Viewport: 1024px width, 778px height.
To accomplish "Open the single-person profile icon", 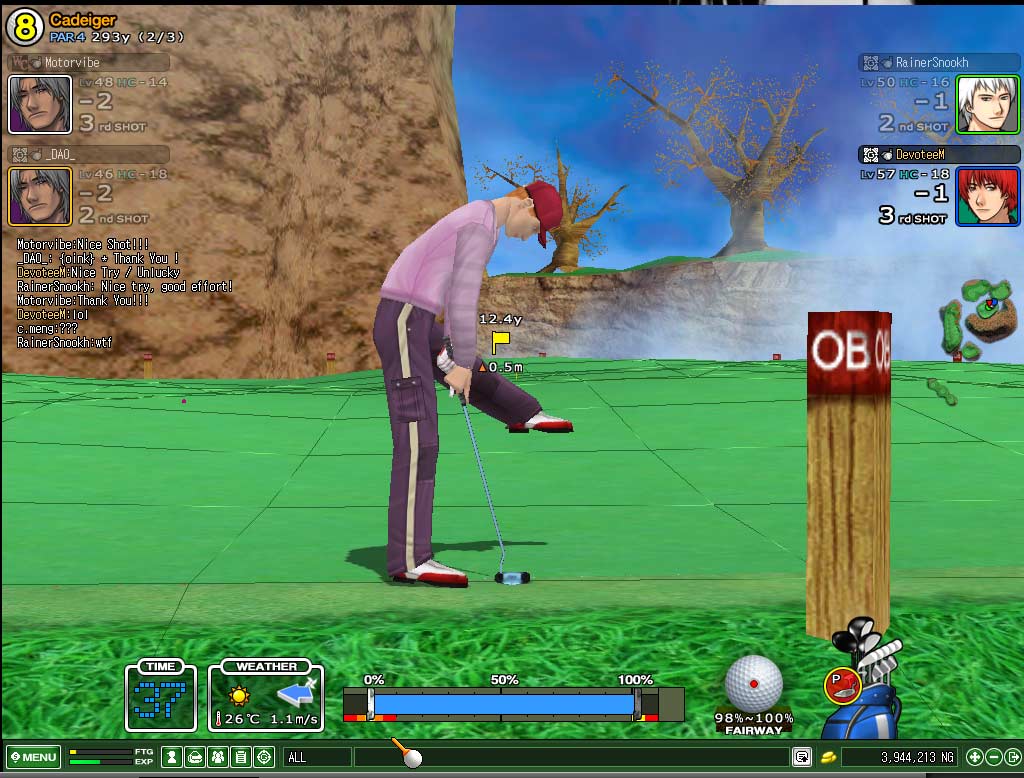I will click(172, 757).
